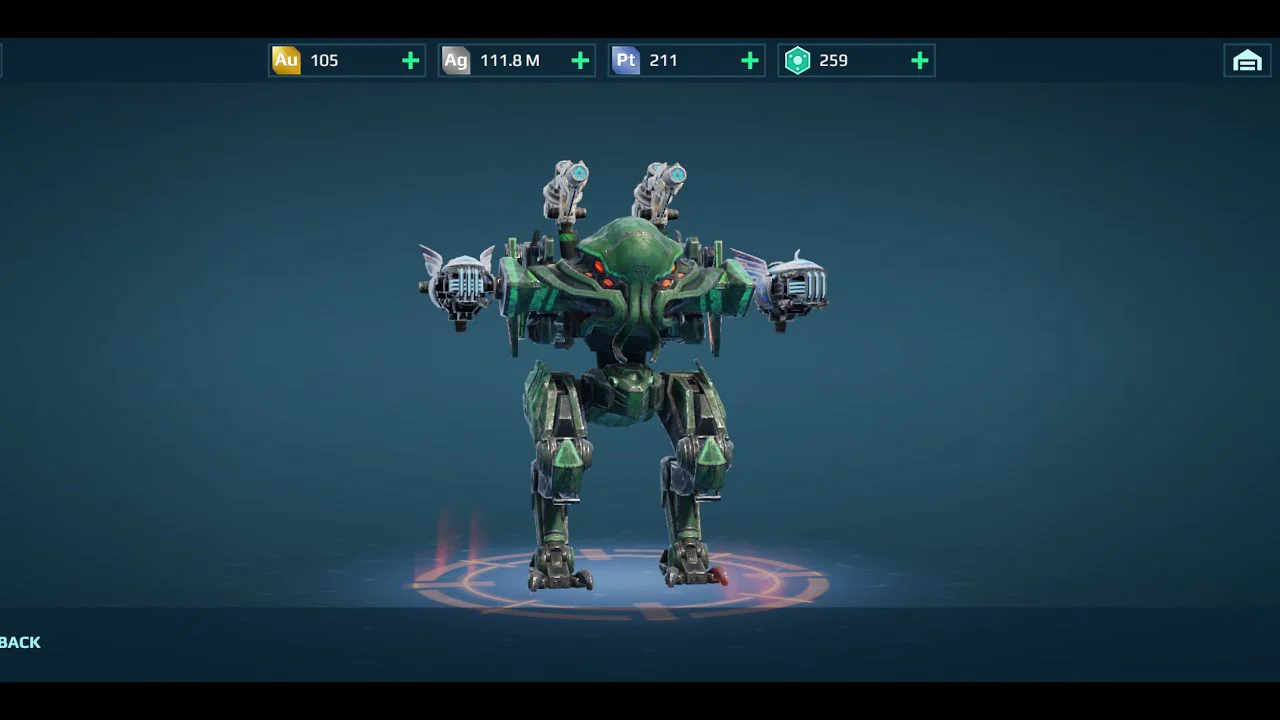Open the hangar icon button
The image size is (1280, 720).
tap(1247, 61)
